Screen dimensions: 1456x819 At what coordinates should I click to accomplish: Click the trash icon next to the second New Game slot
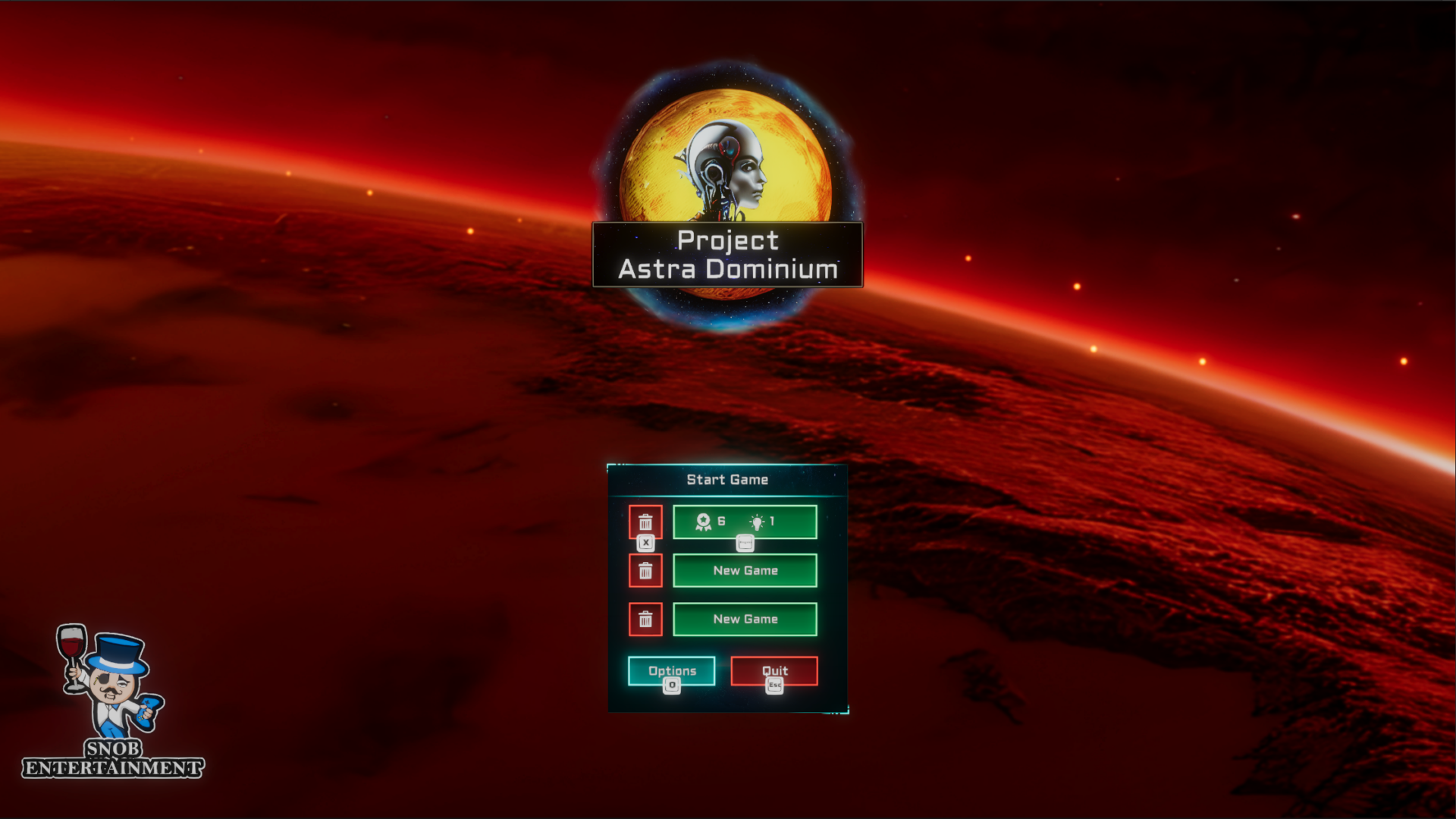[646, 570]
